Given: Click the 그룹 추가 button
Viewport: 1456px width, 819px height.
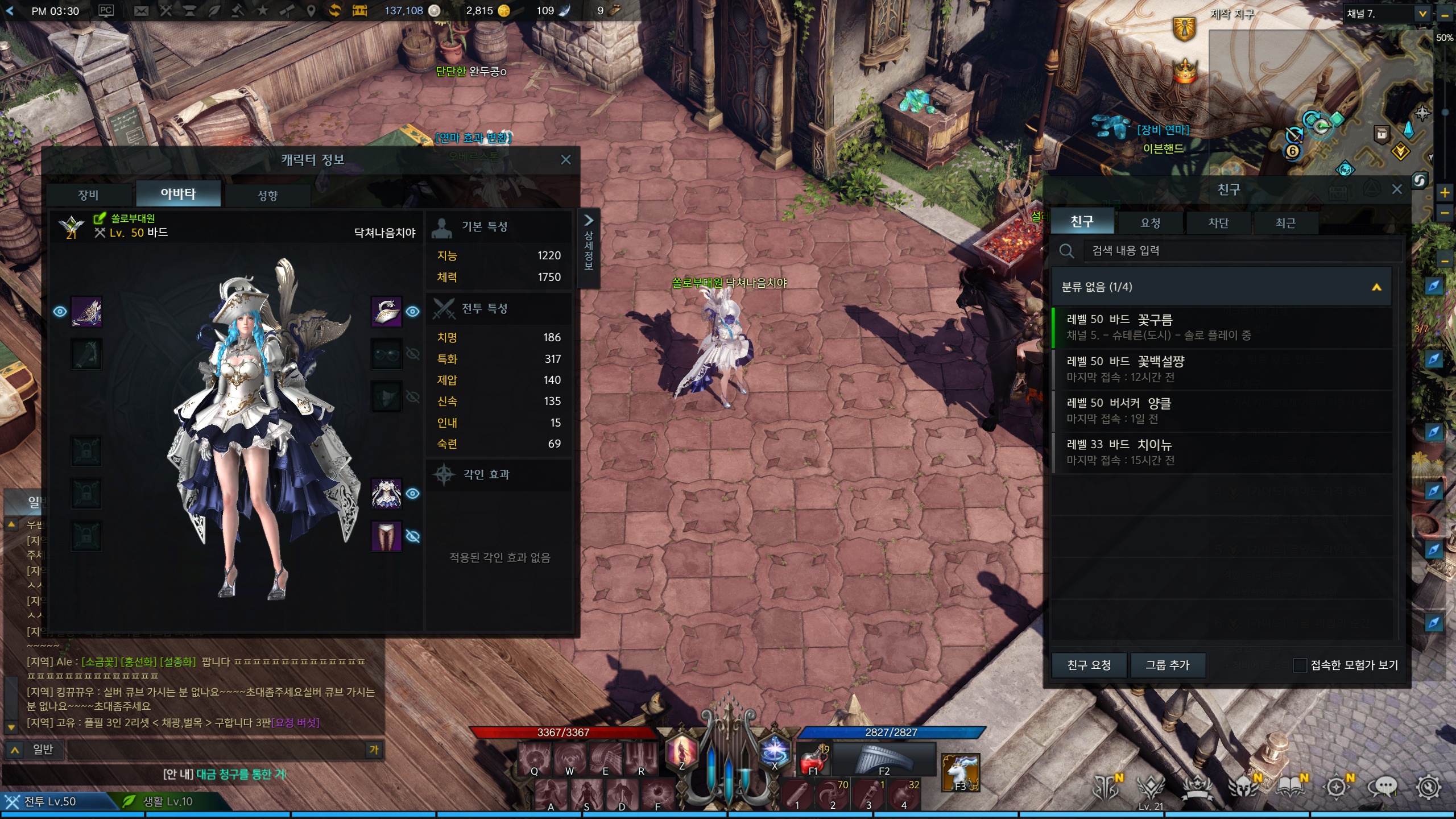Looking at the screenshot, I should [x=1167, y=665].
